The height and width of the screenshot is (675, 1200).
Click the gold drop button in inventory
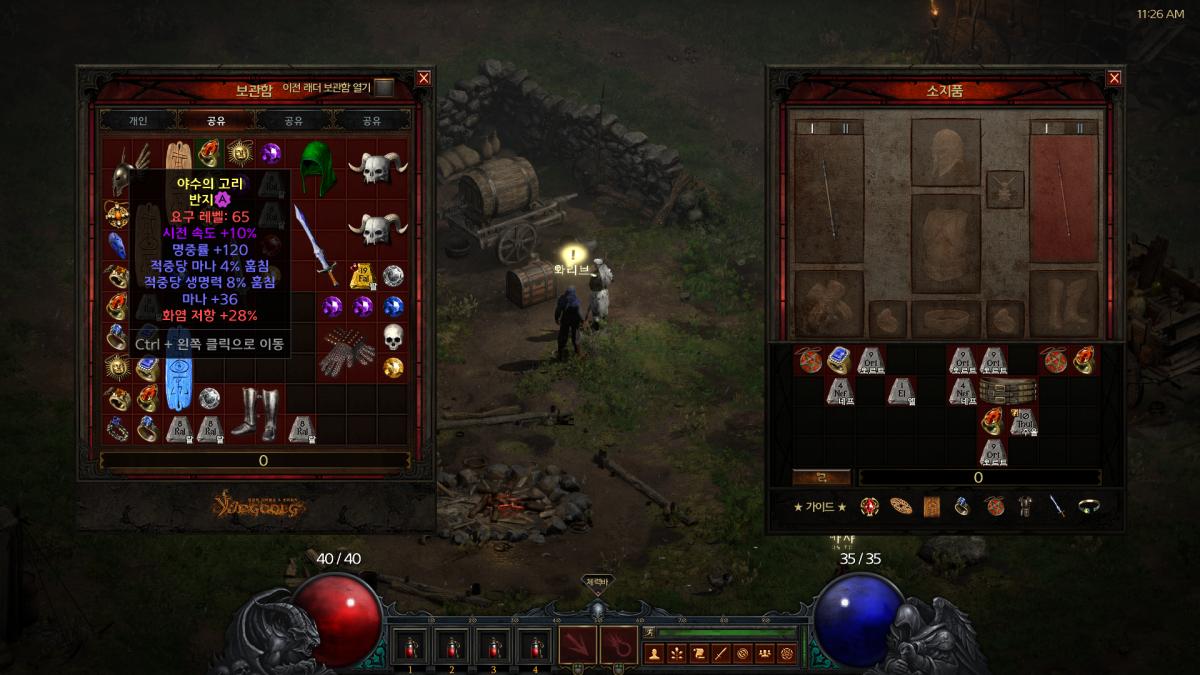pos(821,477)
